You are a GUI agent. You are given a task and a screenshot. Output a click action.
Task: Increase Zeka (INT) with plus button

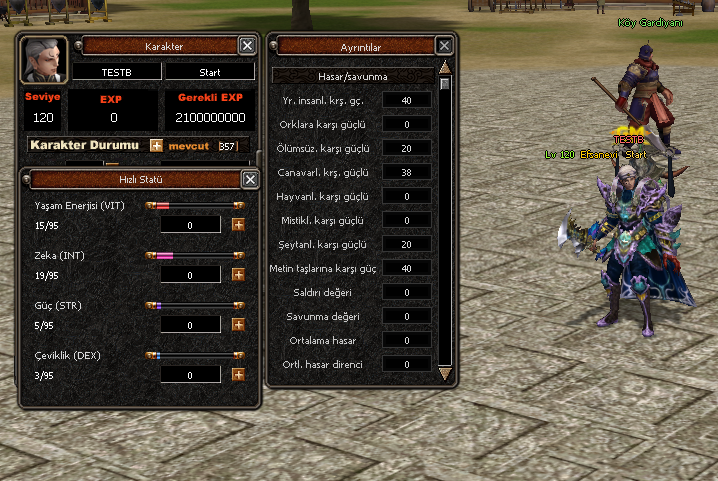(x=238, y=274)
